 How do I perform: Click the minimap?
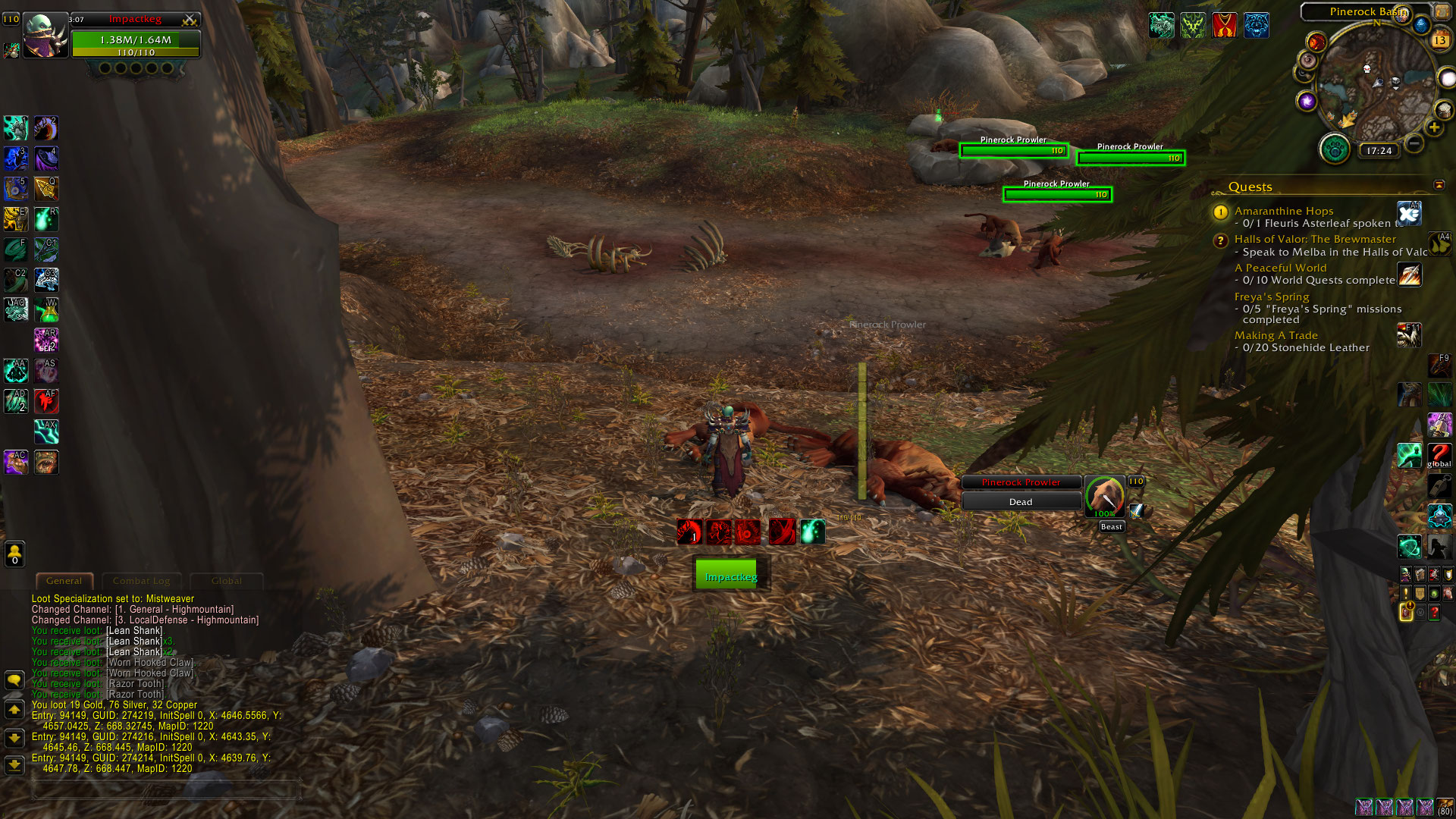[1374, 82]
